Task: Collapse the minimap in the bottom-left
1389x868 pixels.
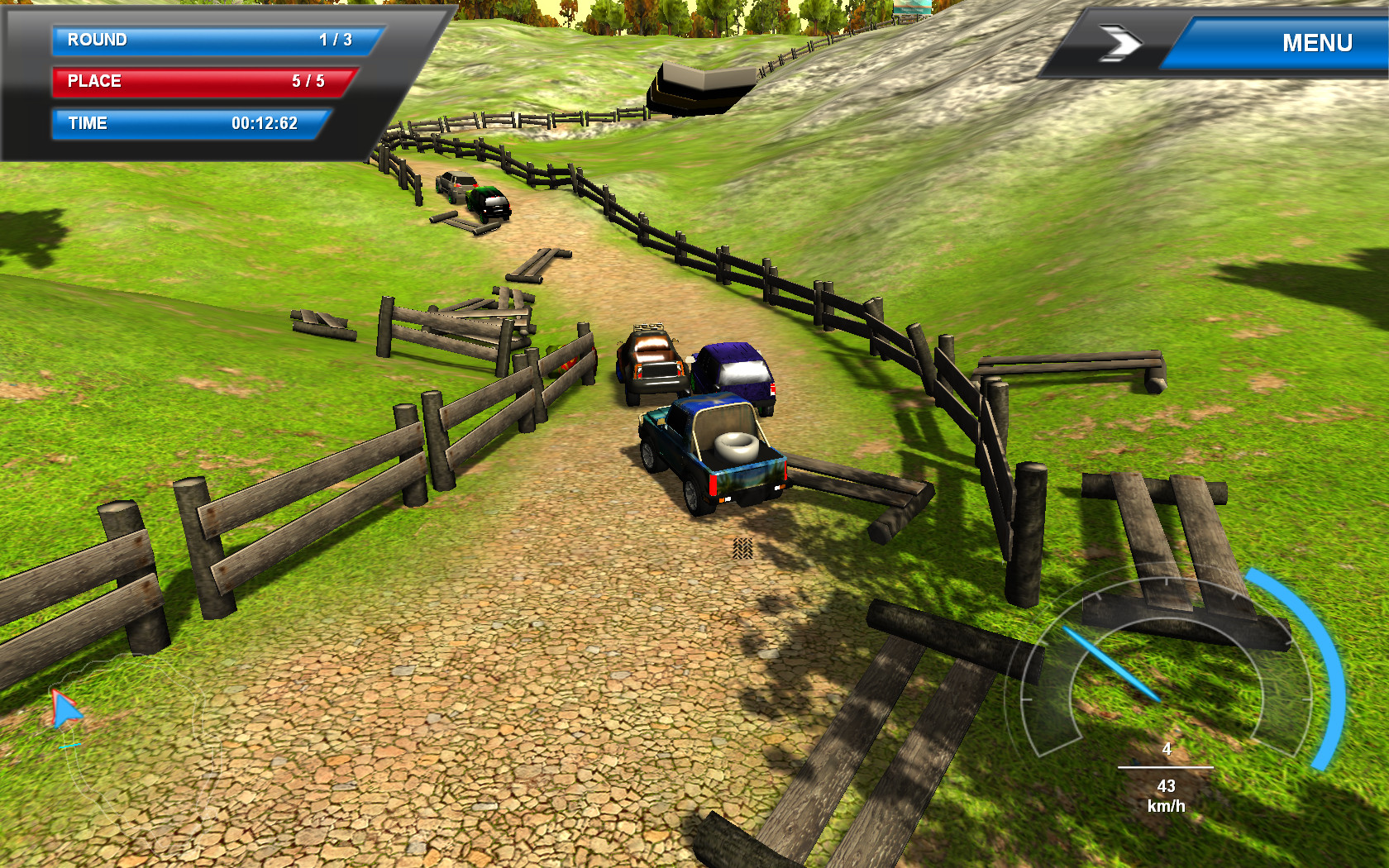Action: [x=136, y=752]
